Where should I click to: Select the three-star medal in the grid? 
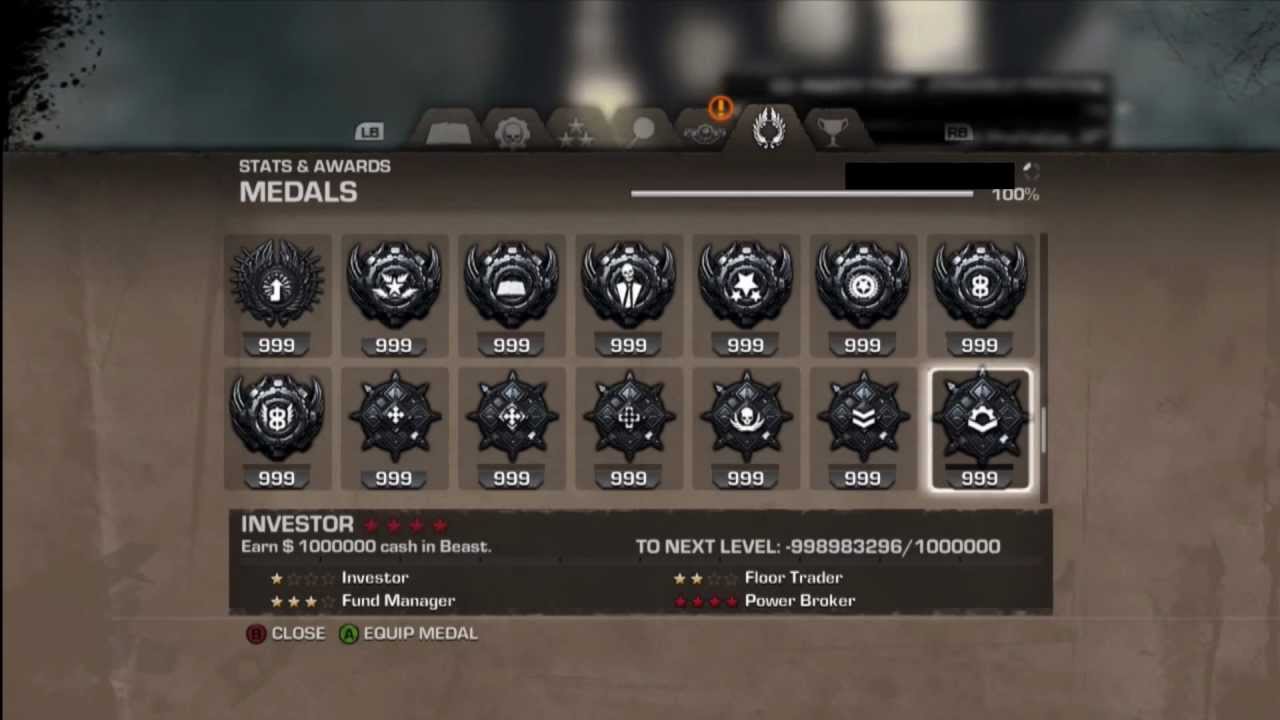click(745, 283)
